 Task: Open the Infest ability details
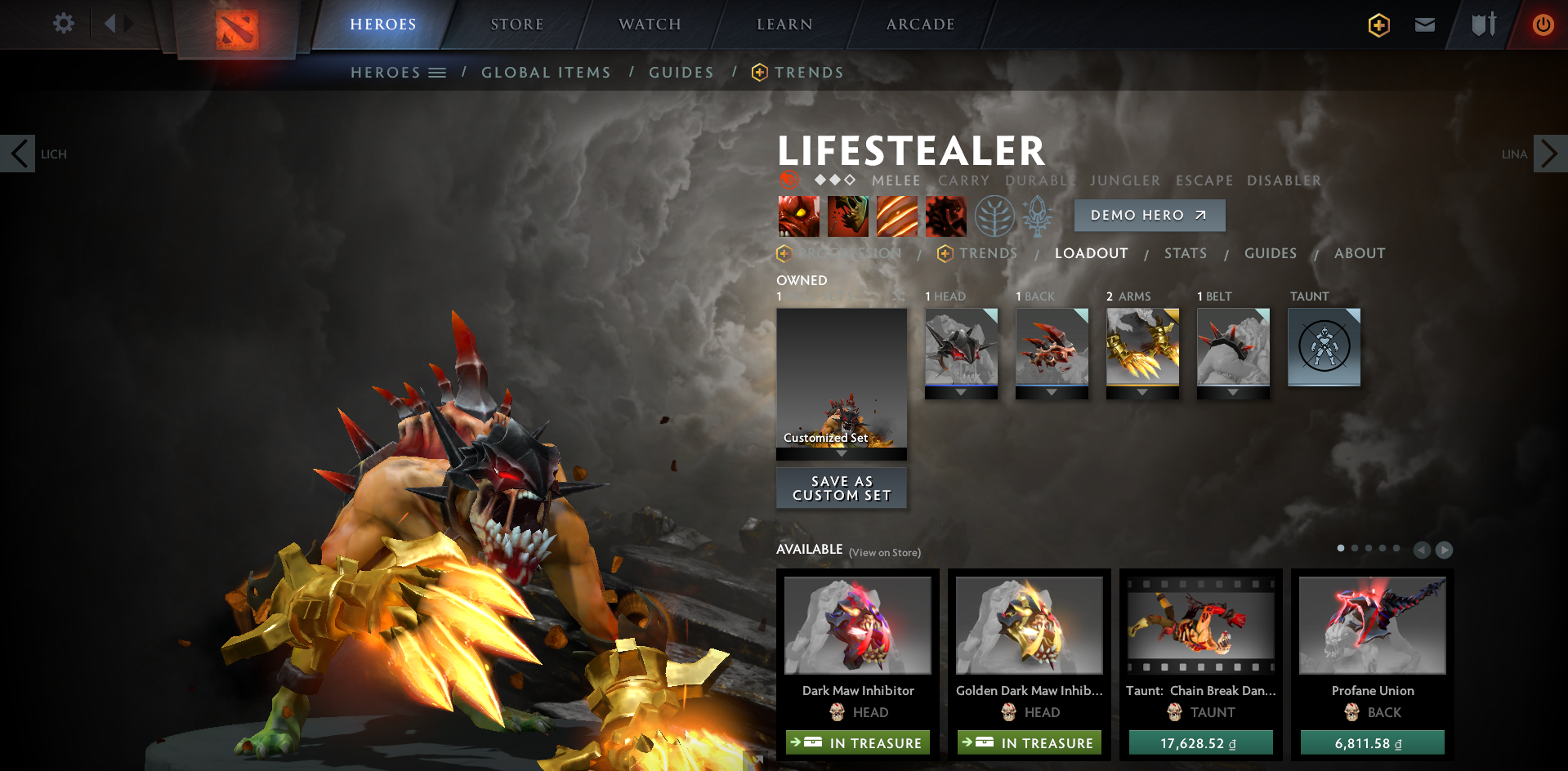[945, 216]
